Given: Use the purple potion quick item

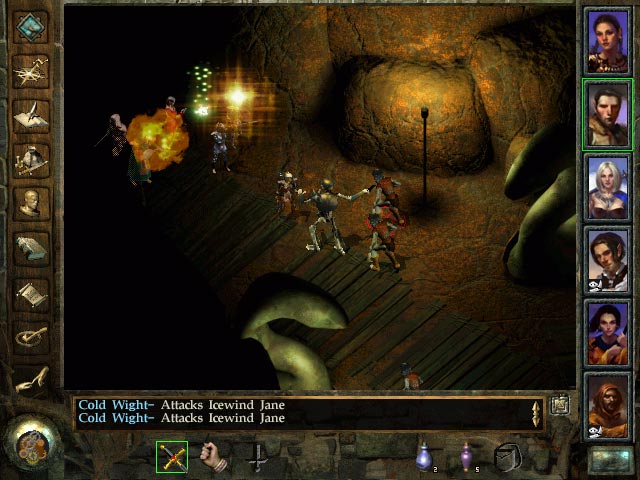Looking at the screenshot, I should click(466, 456).
